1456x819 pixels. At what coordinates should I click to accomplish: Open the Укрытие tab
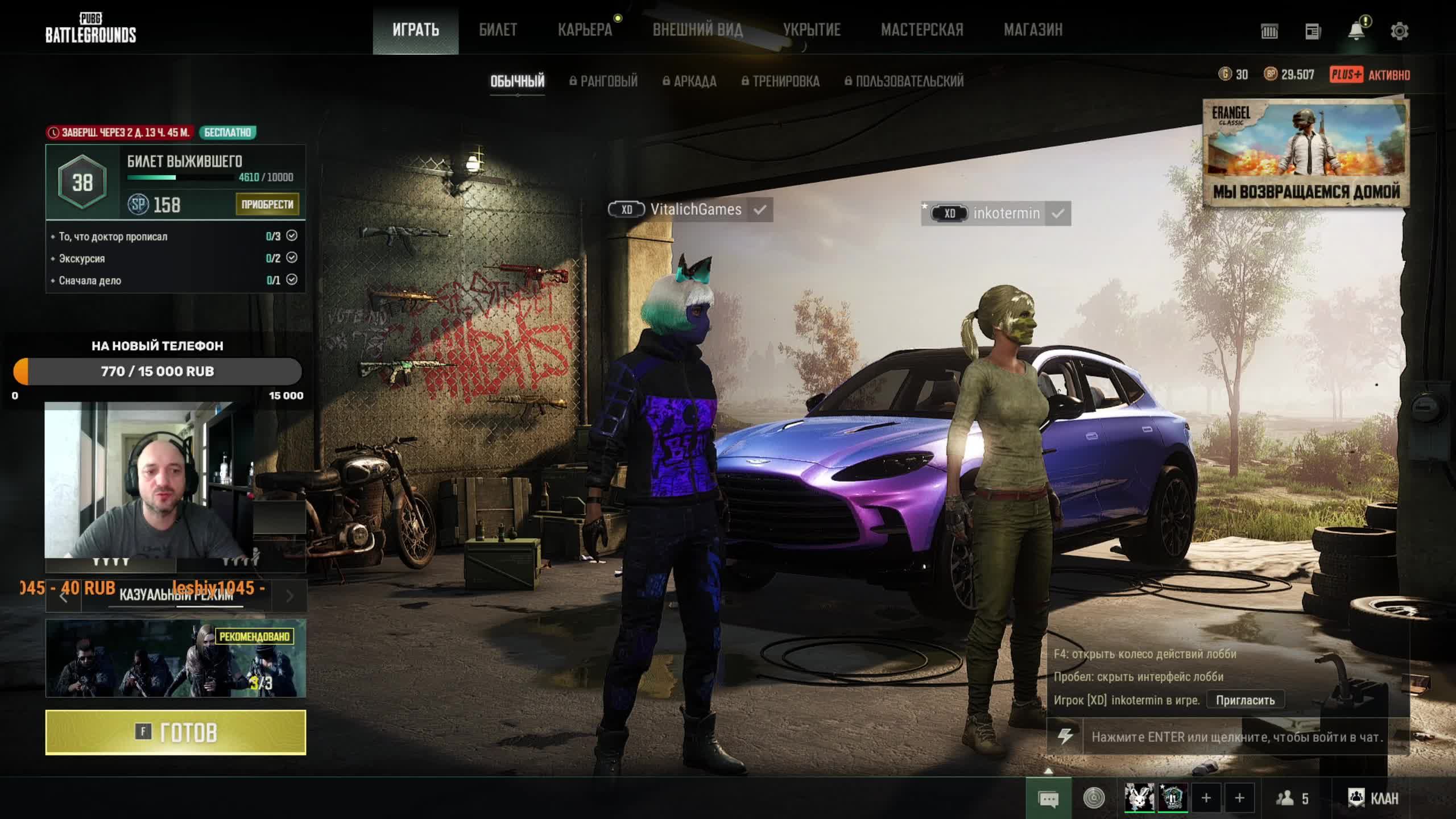[812, 30]
